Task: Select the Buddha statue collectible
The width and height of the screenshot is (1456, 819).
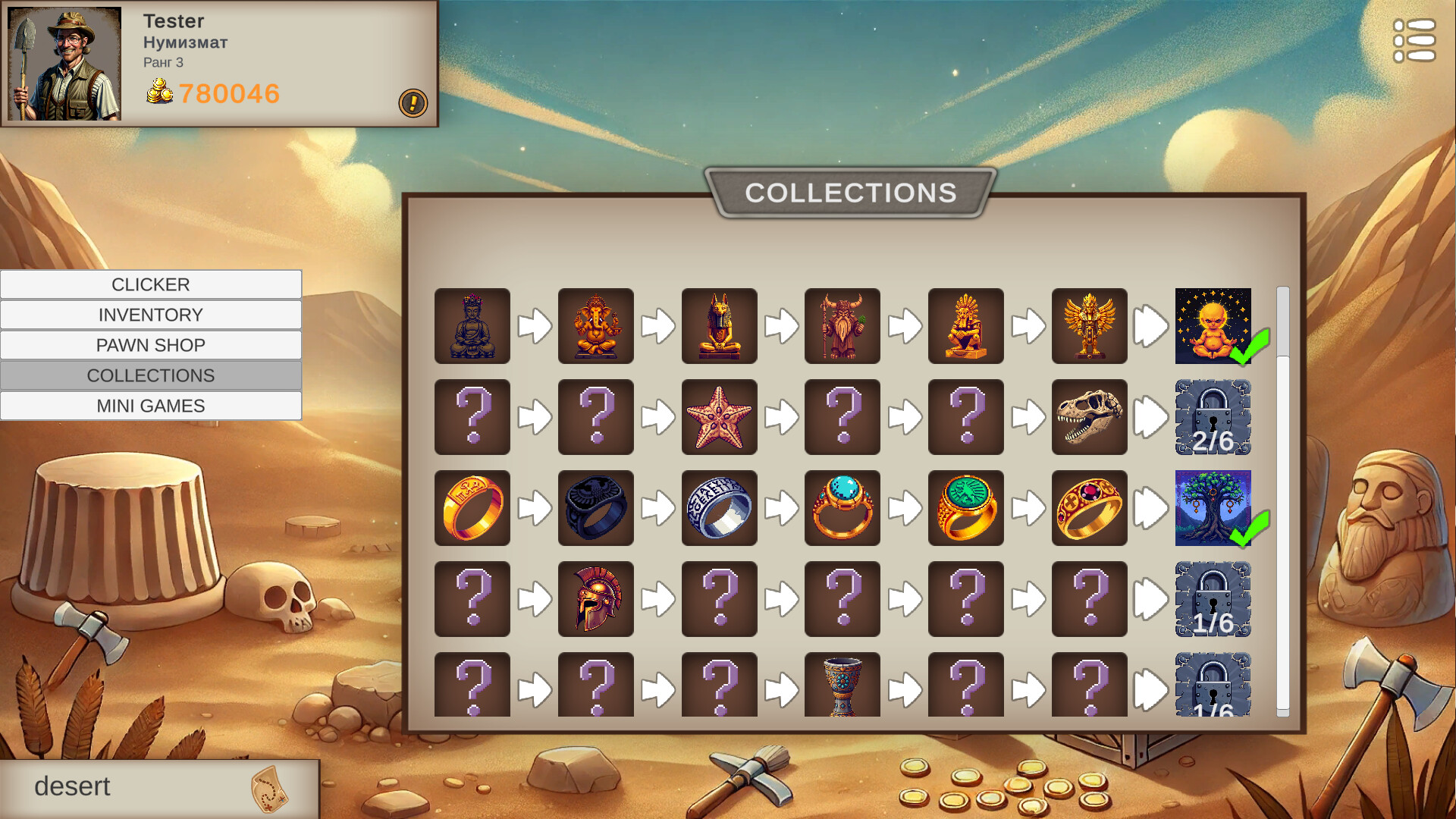Action: pyautogui.click(x=472, y=326)
